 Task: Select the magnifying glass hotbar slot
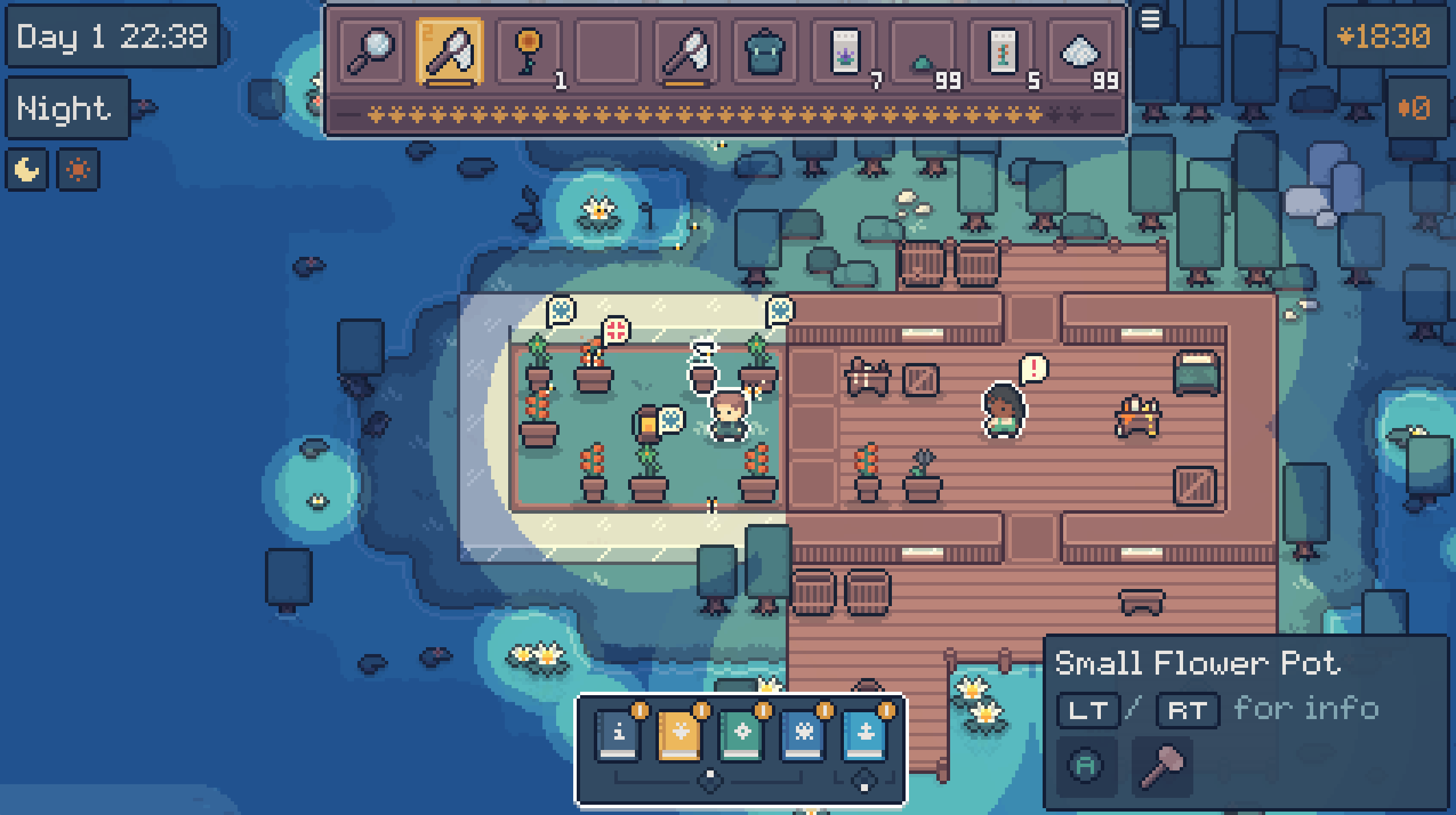pos(371,52)
